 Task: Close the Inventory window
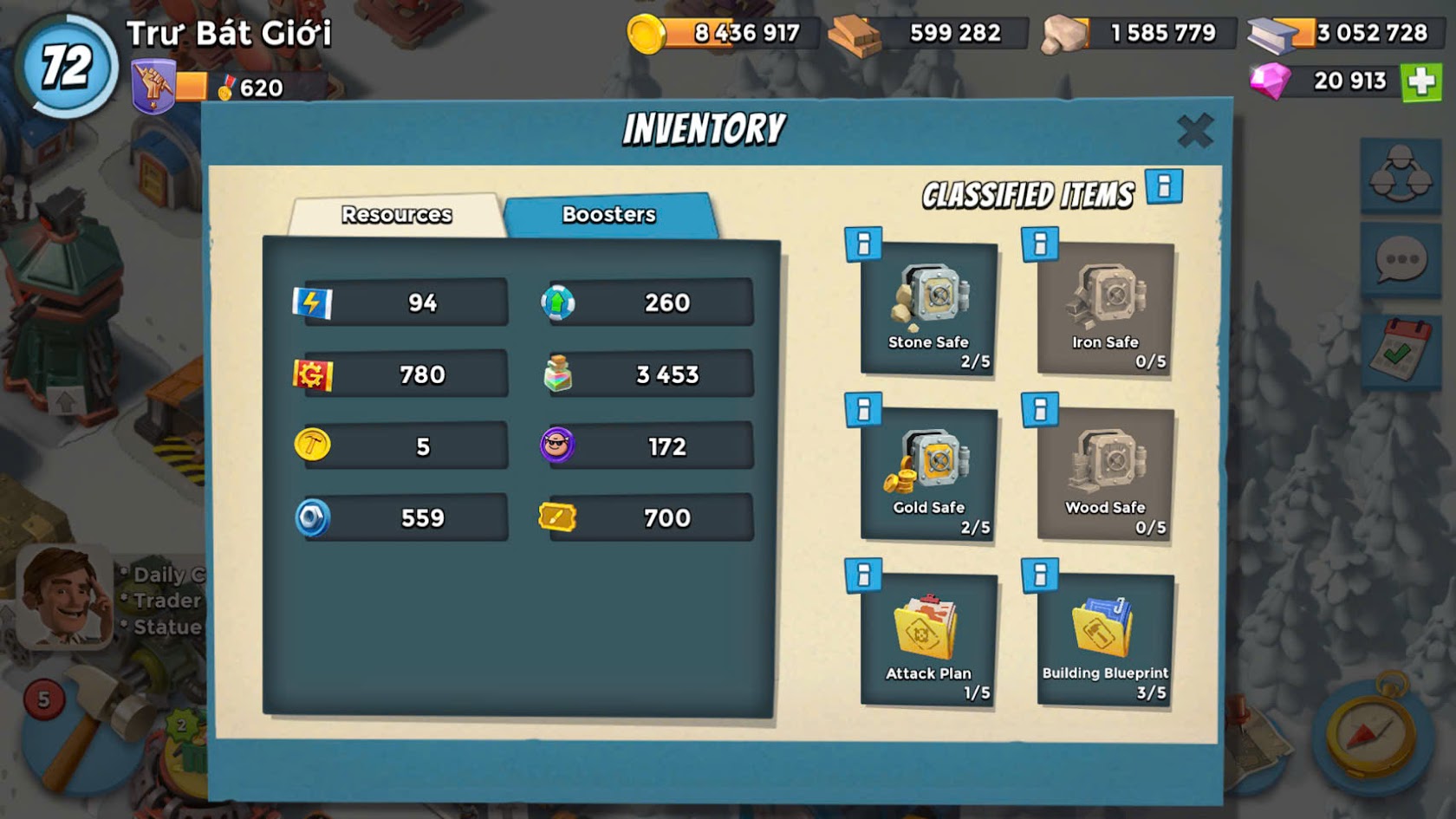click(x=1194, y=132)
